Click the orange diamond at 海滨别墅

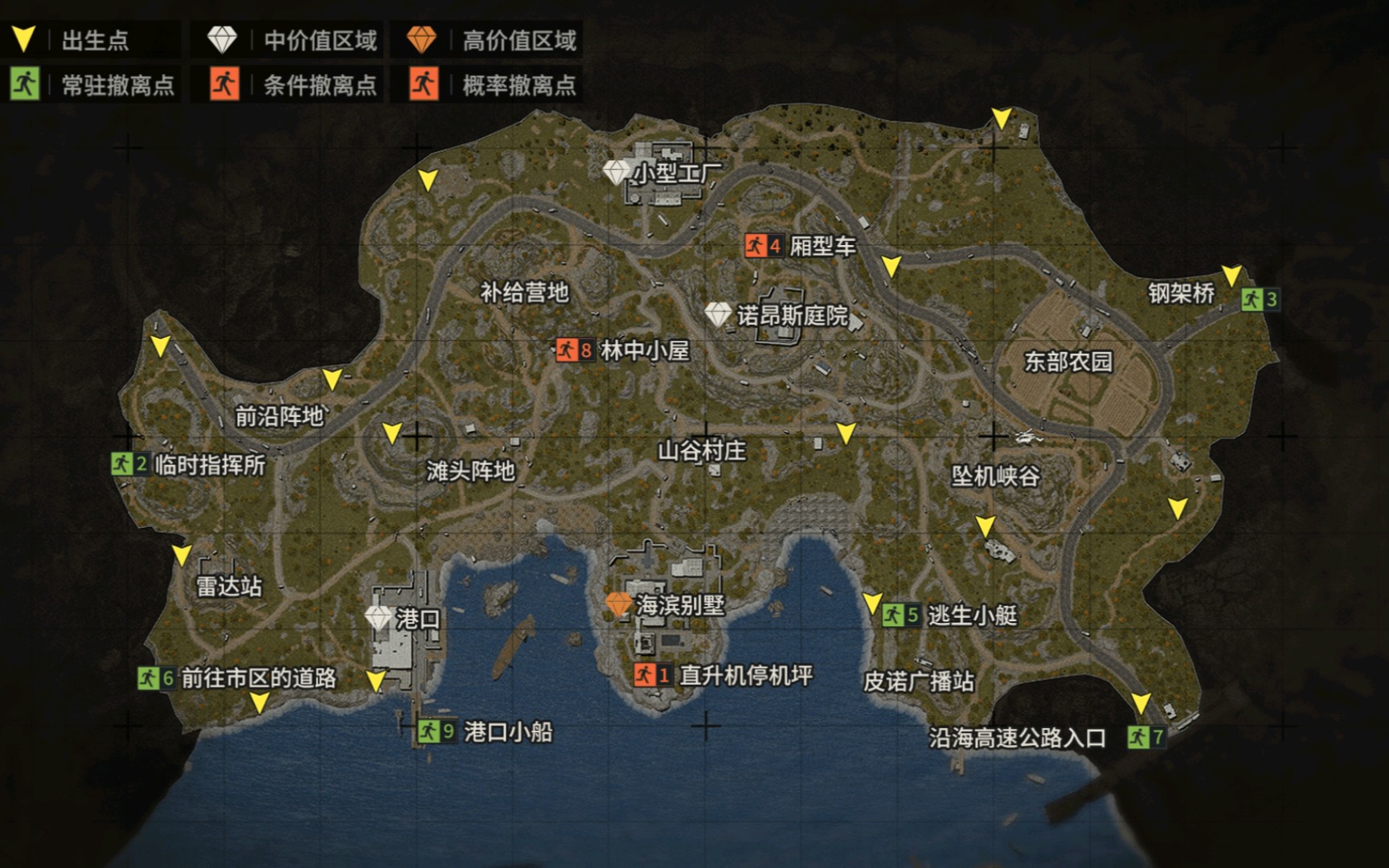618,604
